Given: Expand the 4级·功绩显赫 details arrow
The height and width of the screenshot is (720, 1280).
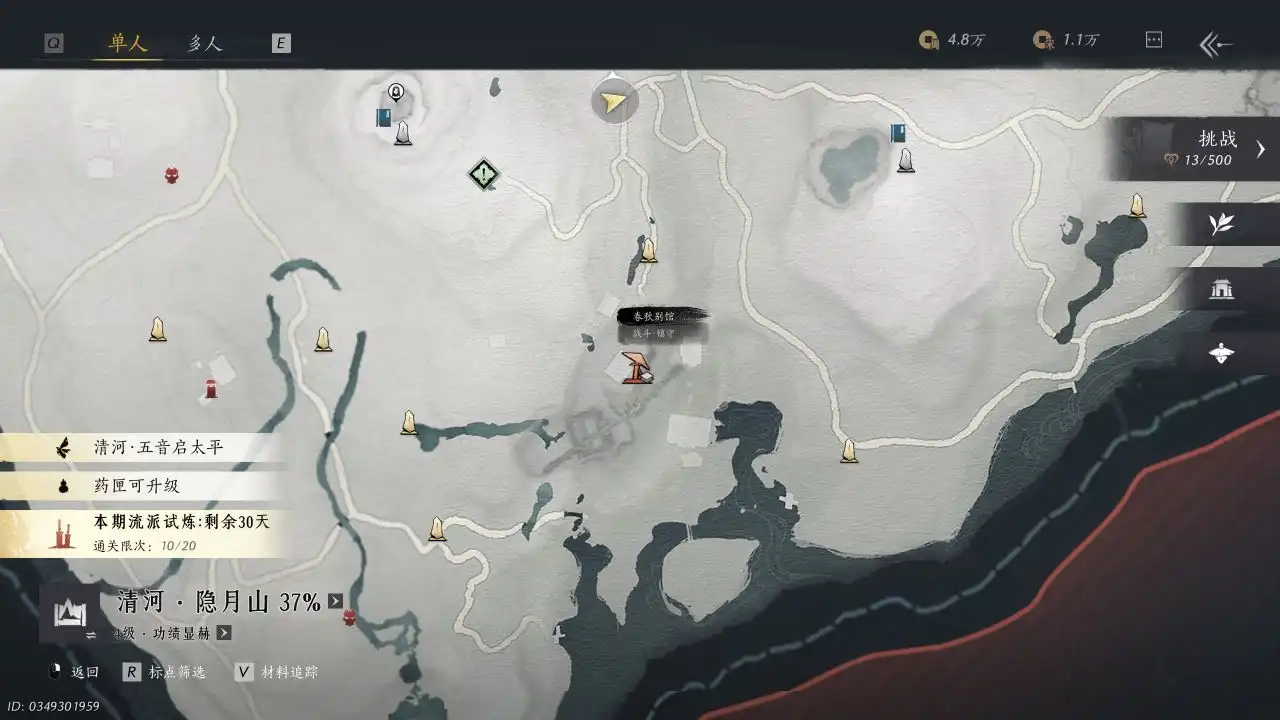Looking at the screenshot, I should coord(224,633).
